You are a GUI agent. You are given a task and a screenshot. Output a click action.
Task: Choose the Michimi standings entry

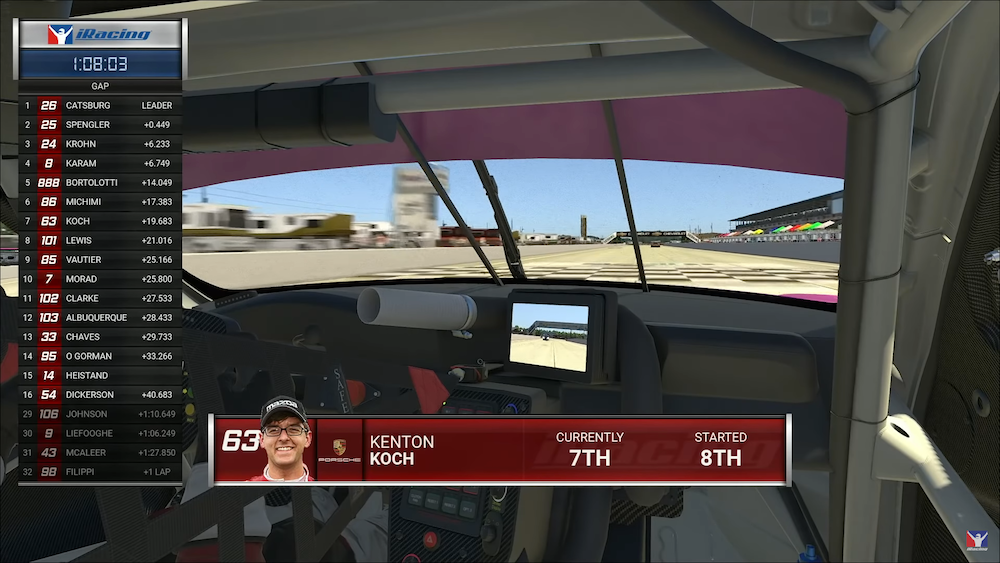100,202
